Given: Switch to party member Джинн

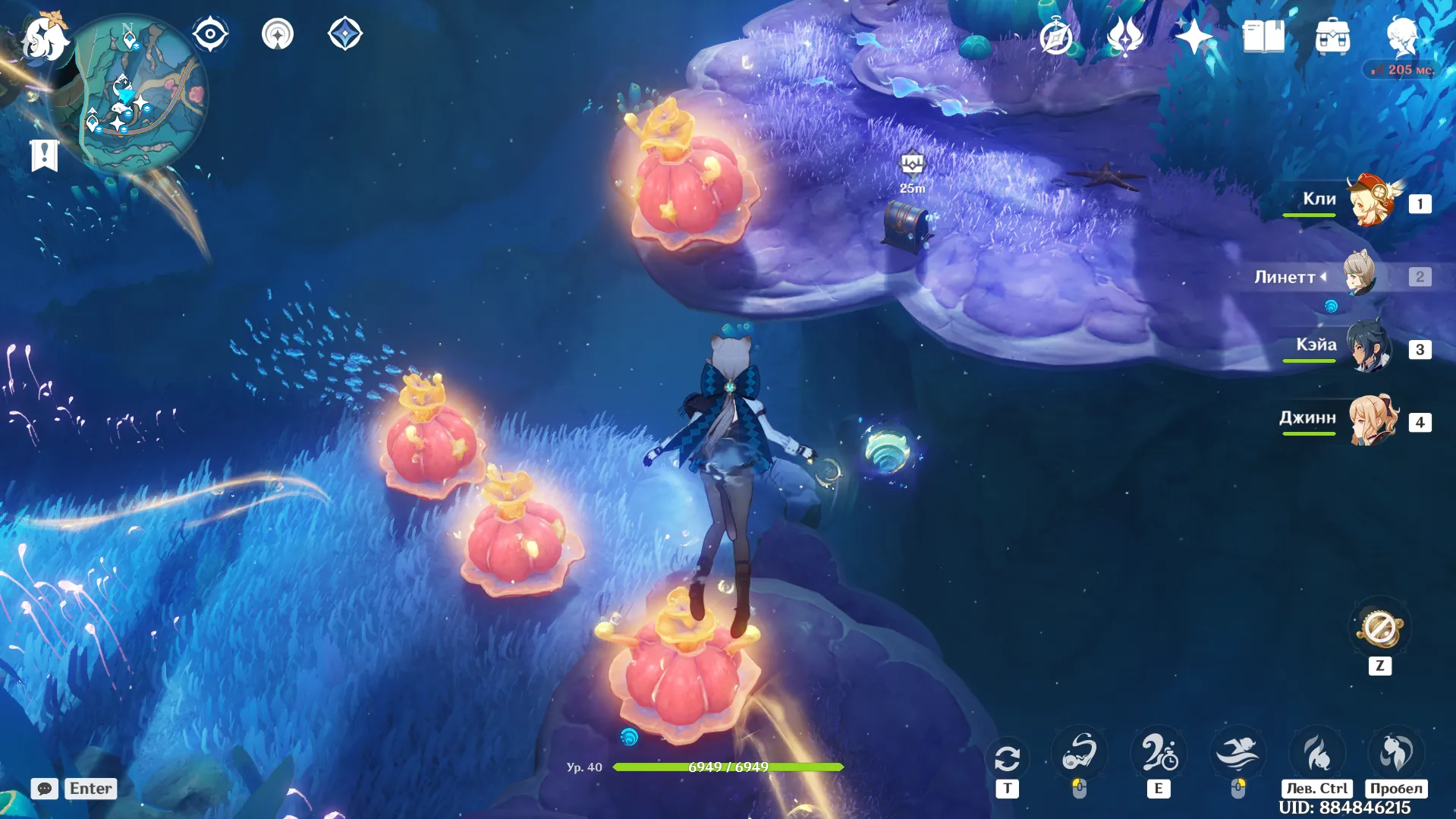Looking at the screenshot, I should coord(1372,421).
